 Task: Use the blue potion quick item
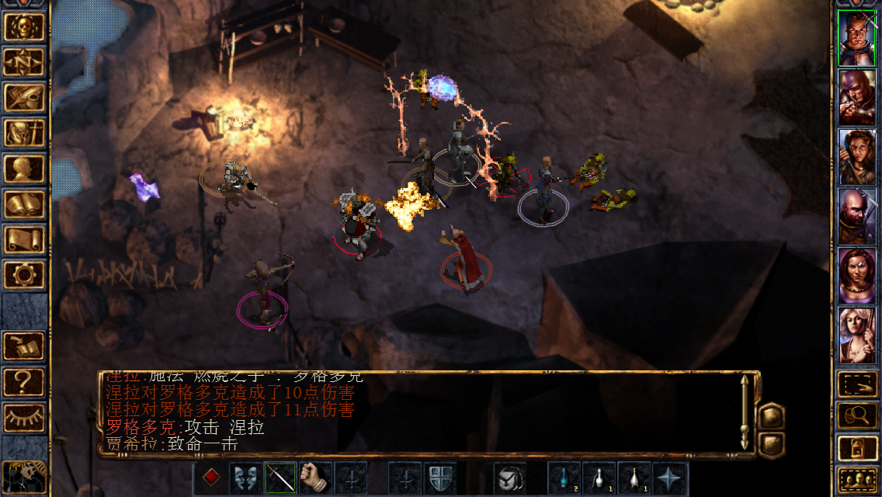coord(564,478)
